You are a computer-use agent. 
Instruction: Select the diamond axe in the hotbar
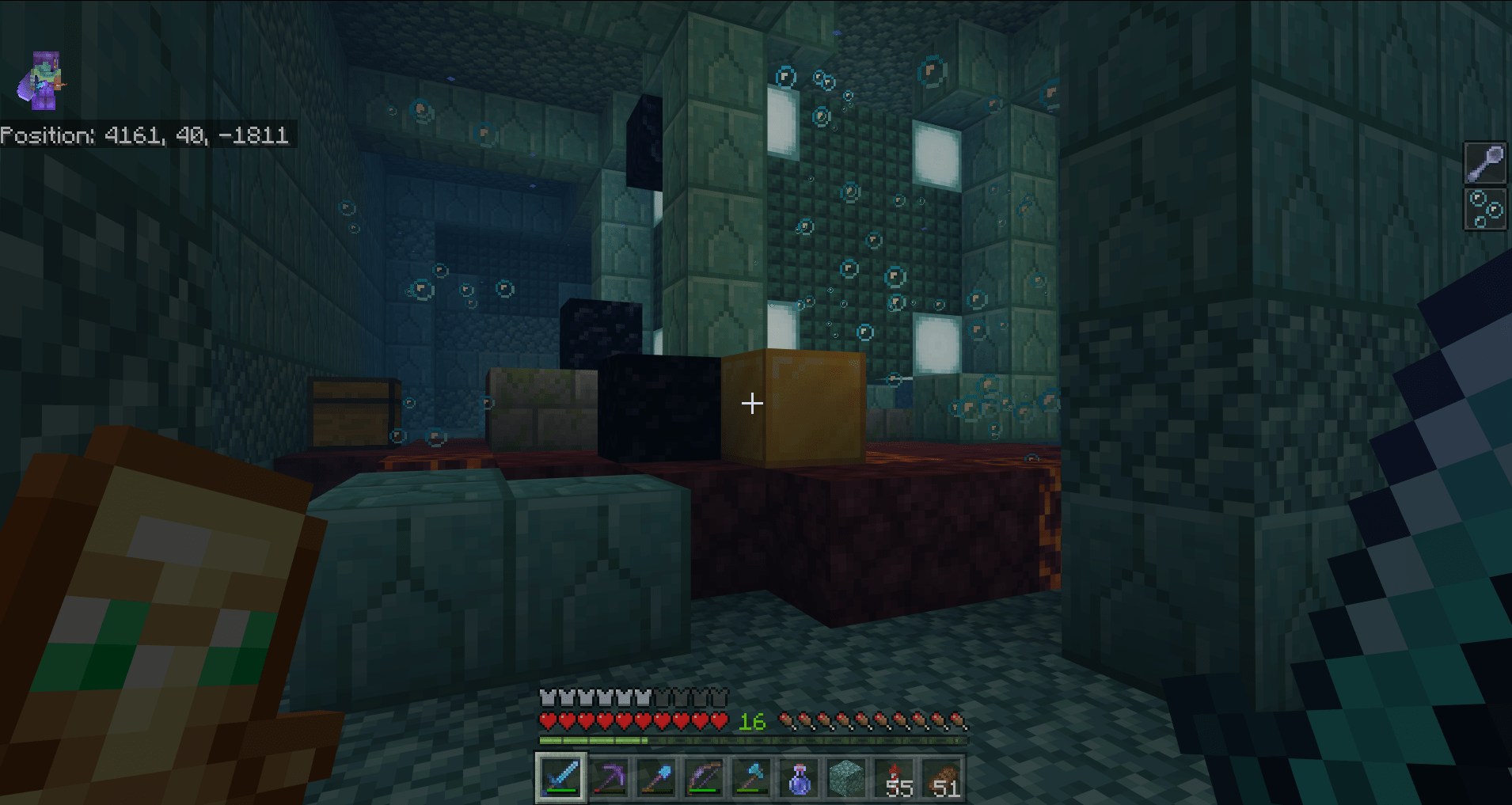point(752,777)
